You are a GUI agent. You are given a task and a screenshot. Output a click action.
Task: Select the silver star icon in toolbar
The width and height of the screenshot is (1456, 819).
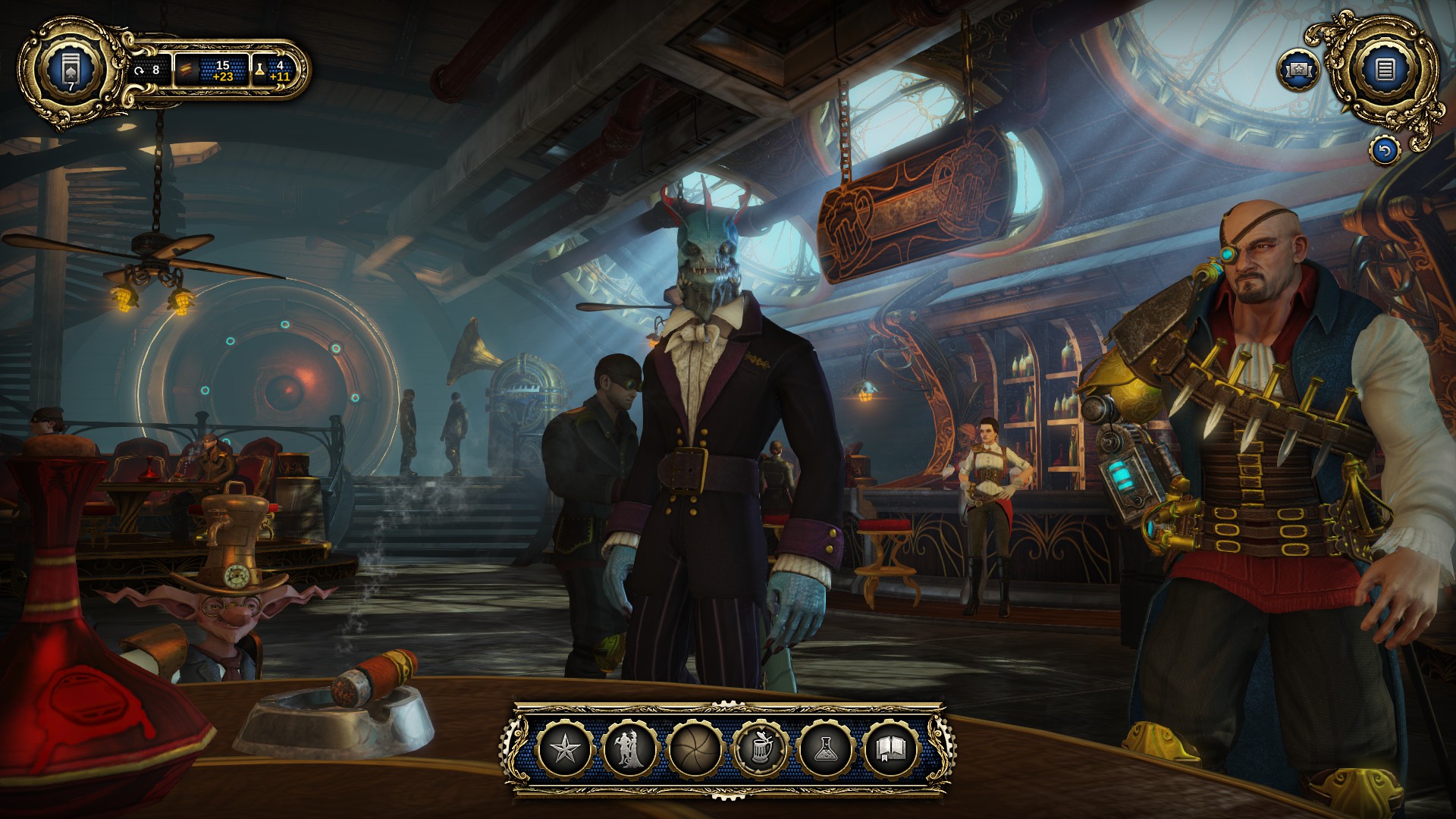pos(563,749)
